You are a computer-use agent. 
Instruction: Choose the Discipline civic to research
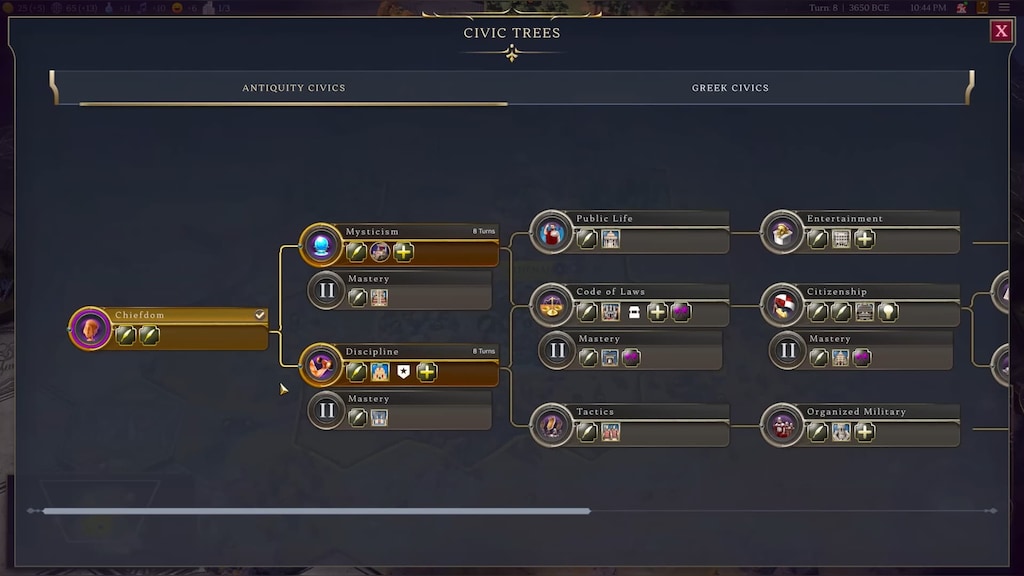[400, 364]
